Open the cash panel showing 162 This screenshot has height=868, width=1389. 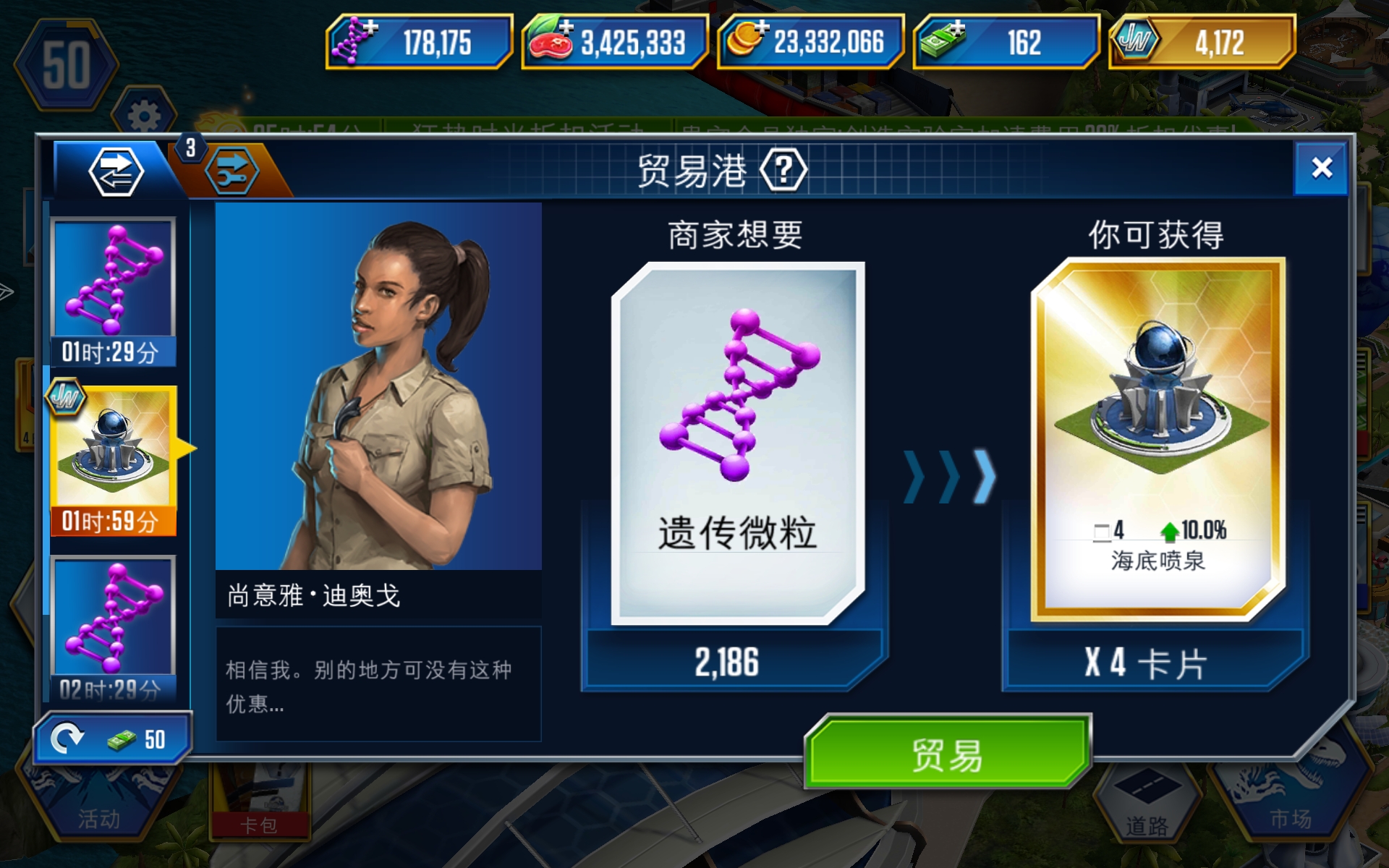1006,43
